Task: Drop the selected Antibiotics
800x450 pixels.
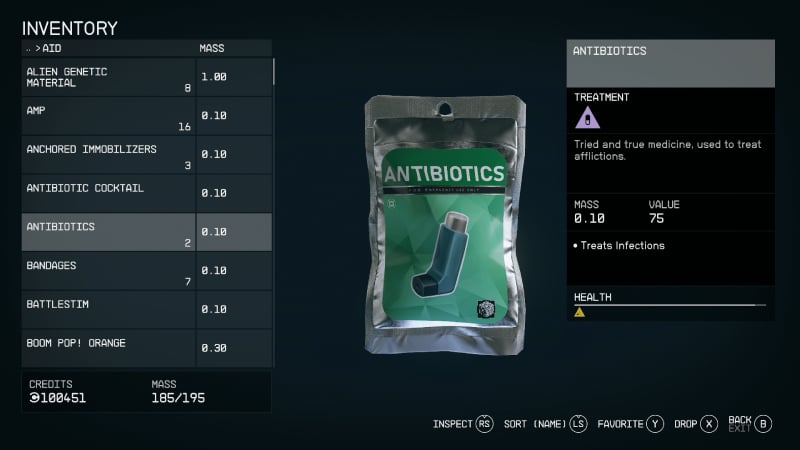Action: coord(696,424)
